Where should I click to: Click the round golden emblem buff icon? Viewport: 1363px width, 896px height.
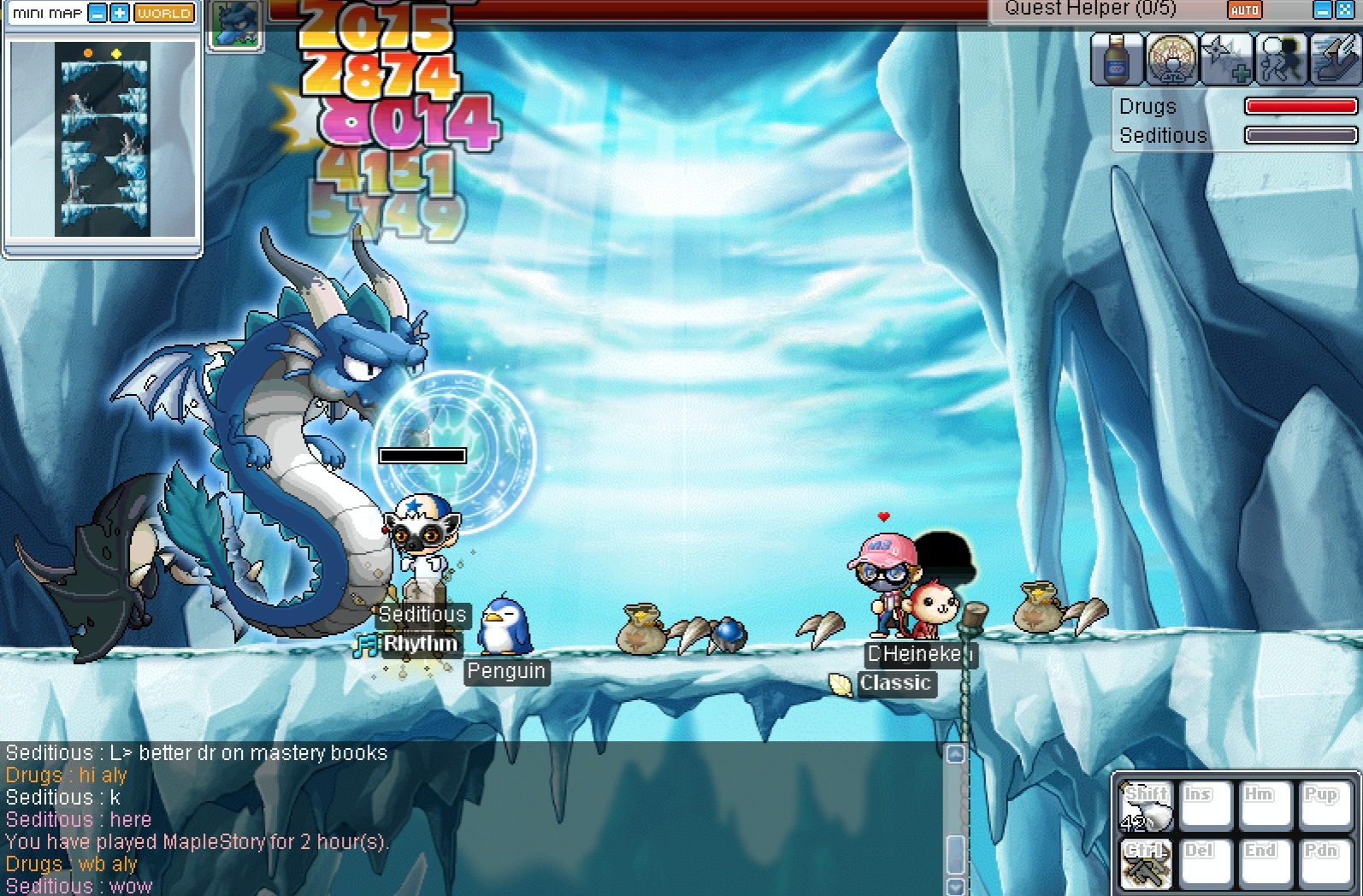pos(1171,60)
